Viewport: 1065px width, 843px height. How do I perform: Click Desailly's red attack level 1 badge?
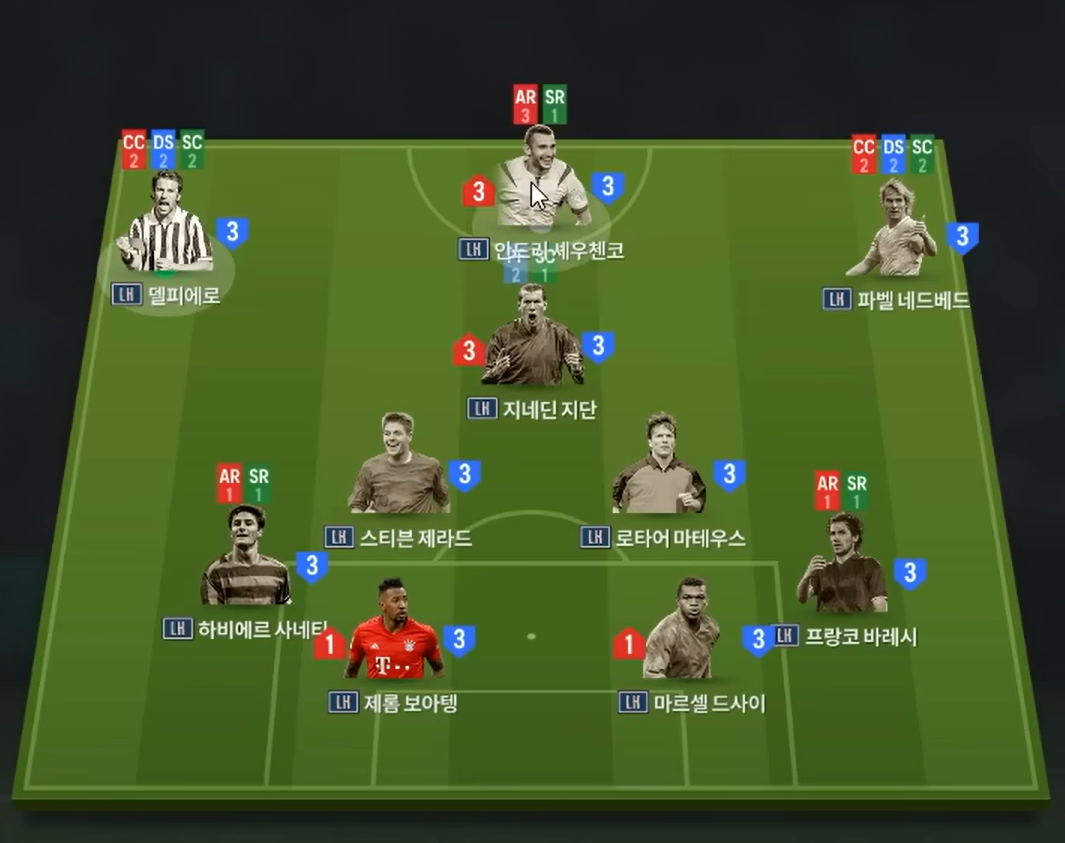pos(628,643)
